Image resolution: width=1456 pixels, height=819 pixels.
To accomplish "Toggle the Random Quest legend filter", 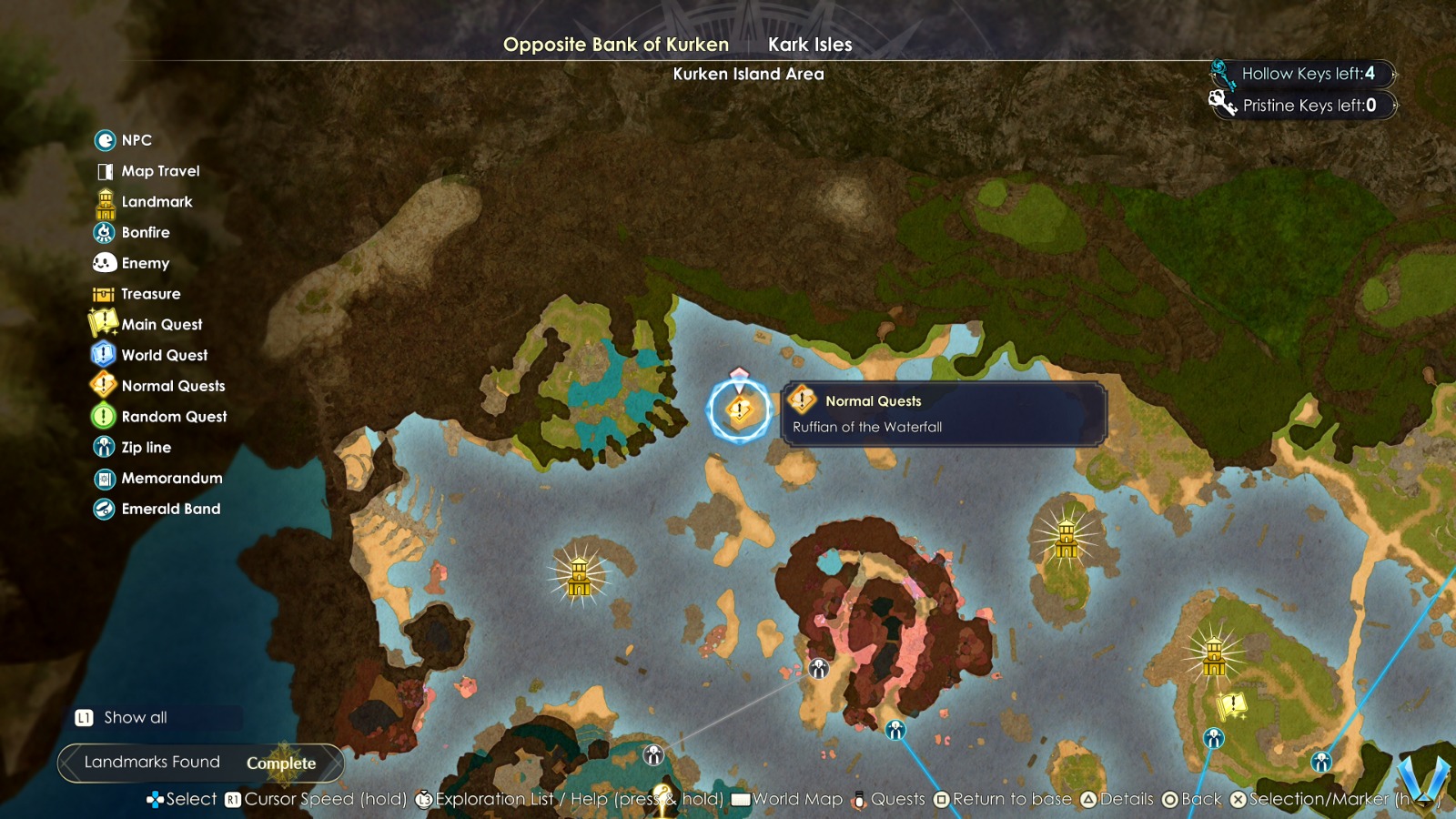I will [x=174, y=417].
